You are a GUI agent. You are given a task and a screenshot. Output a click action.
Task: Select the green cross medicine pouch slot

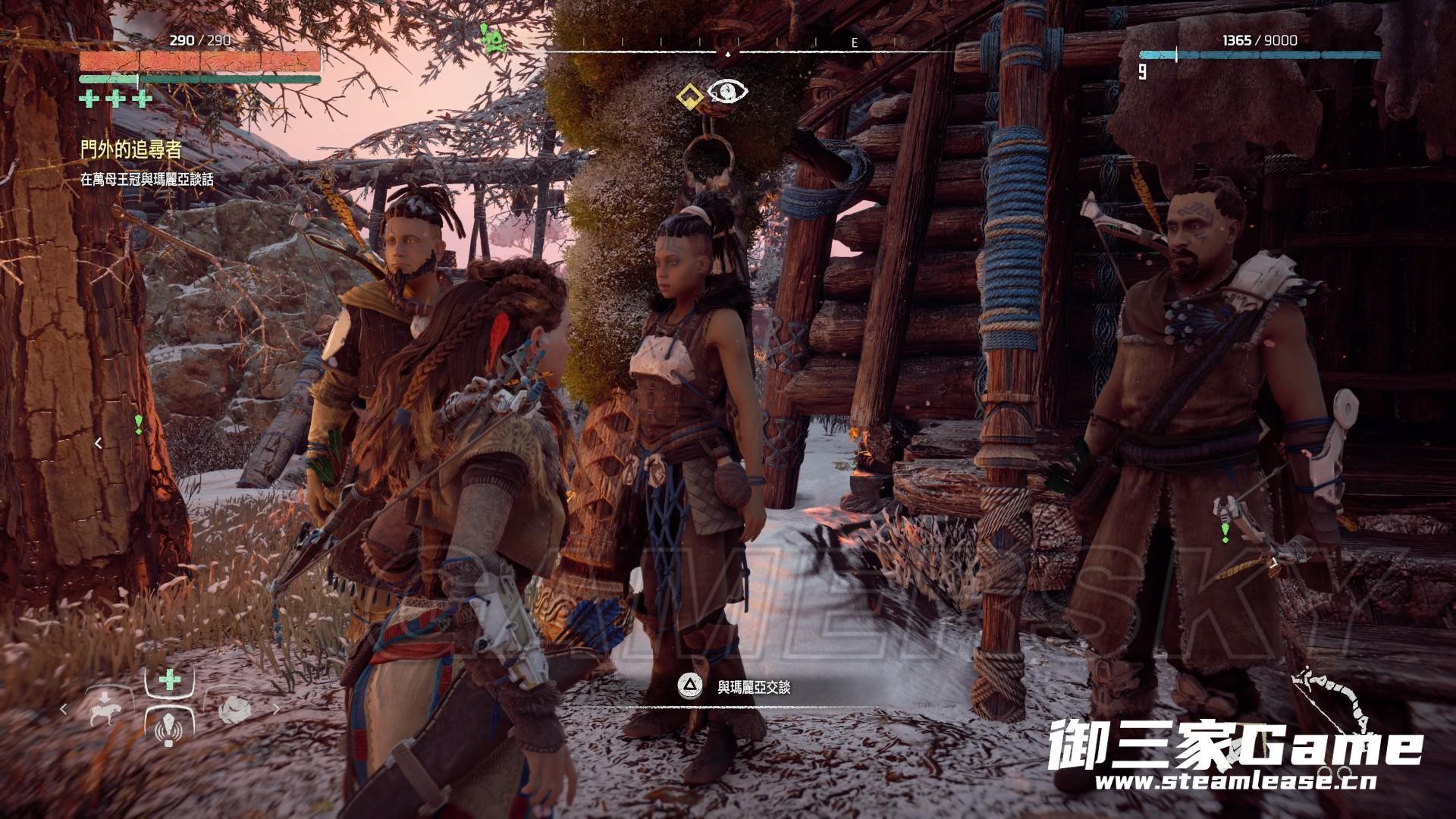click(169, 679)
